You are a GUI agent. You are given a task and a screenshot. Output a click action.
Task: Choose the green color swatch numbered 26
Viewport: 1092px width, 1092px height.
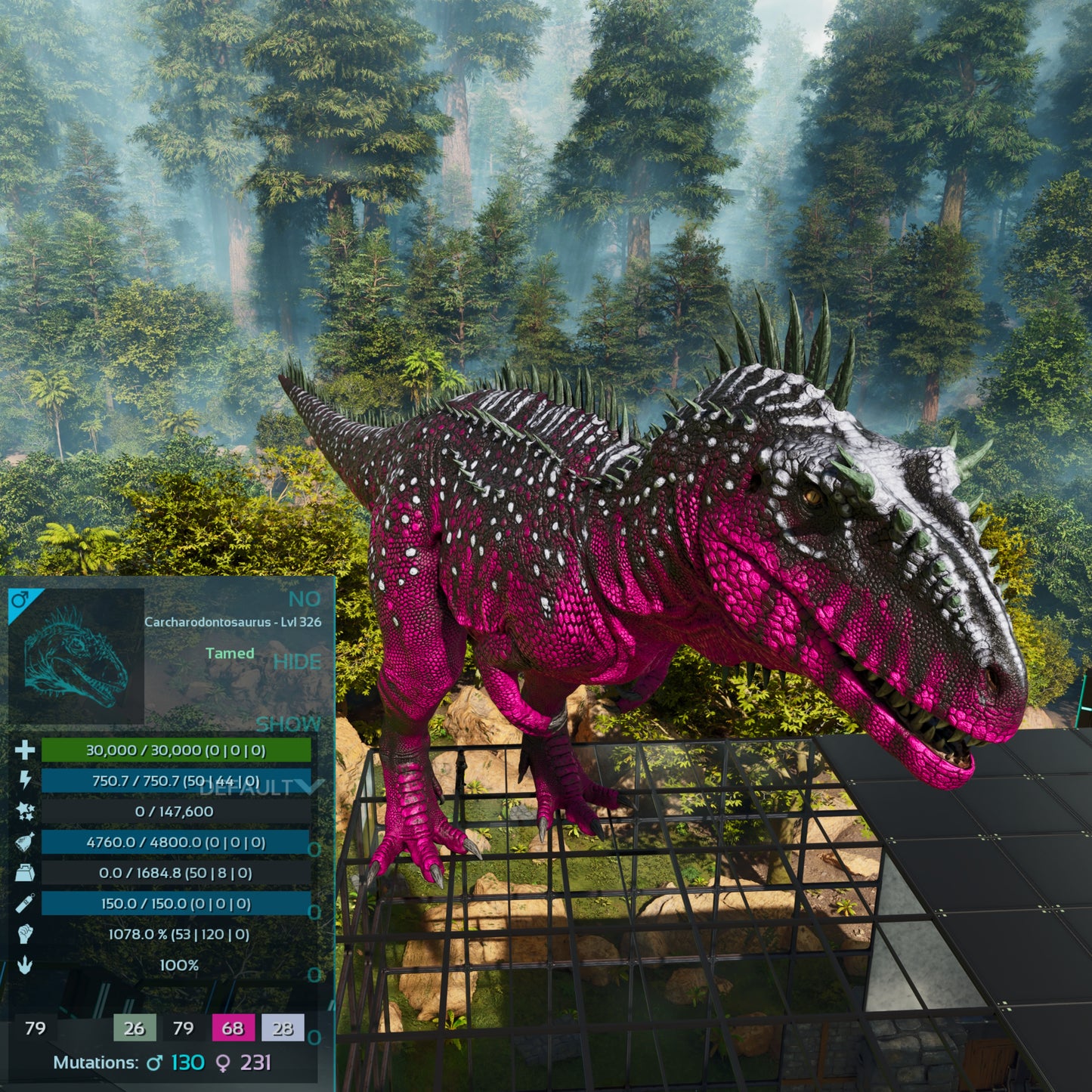pos(135,1028)
